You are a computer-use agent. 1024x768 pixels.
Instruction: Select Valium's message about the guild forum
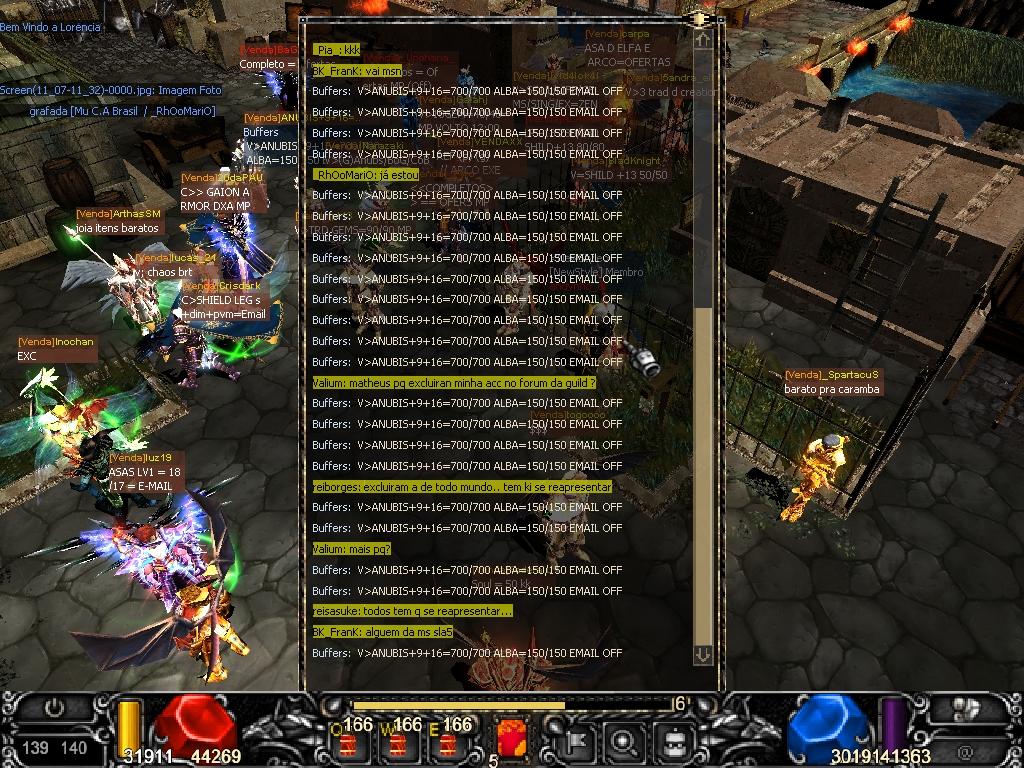[454, 383]
